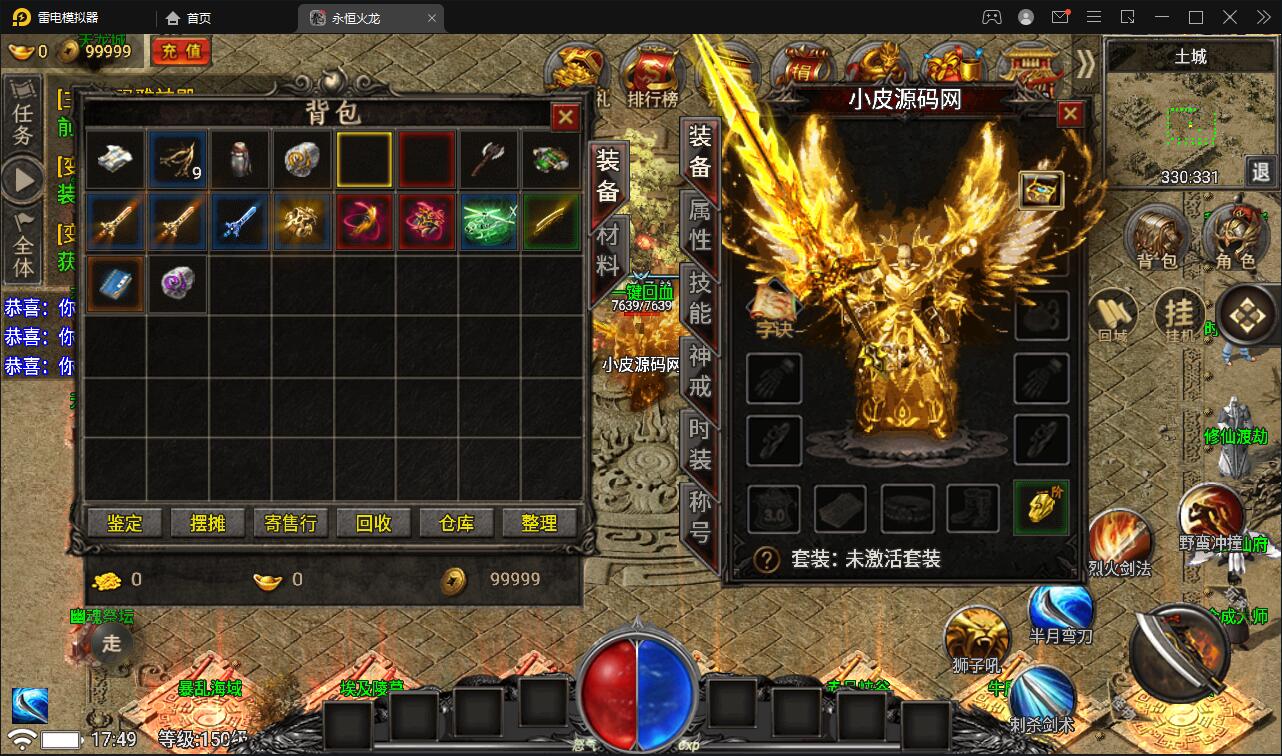Select the blue book item in the bag
This screenshot has height=756, width=1282.
(x=115, y=283)
